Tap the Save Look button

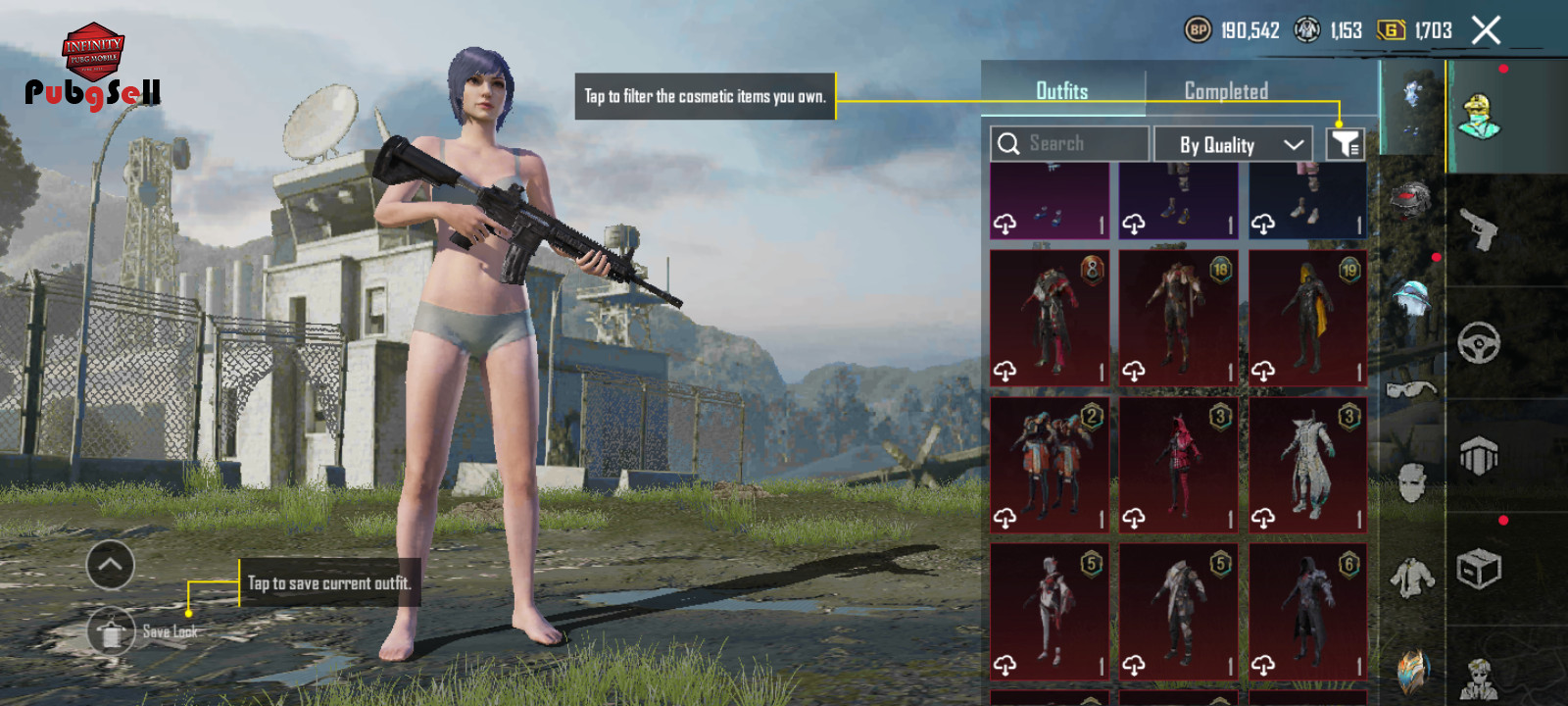click(x=111, y=632)
